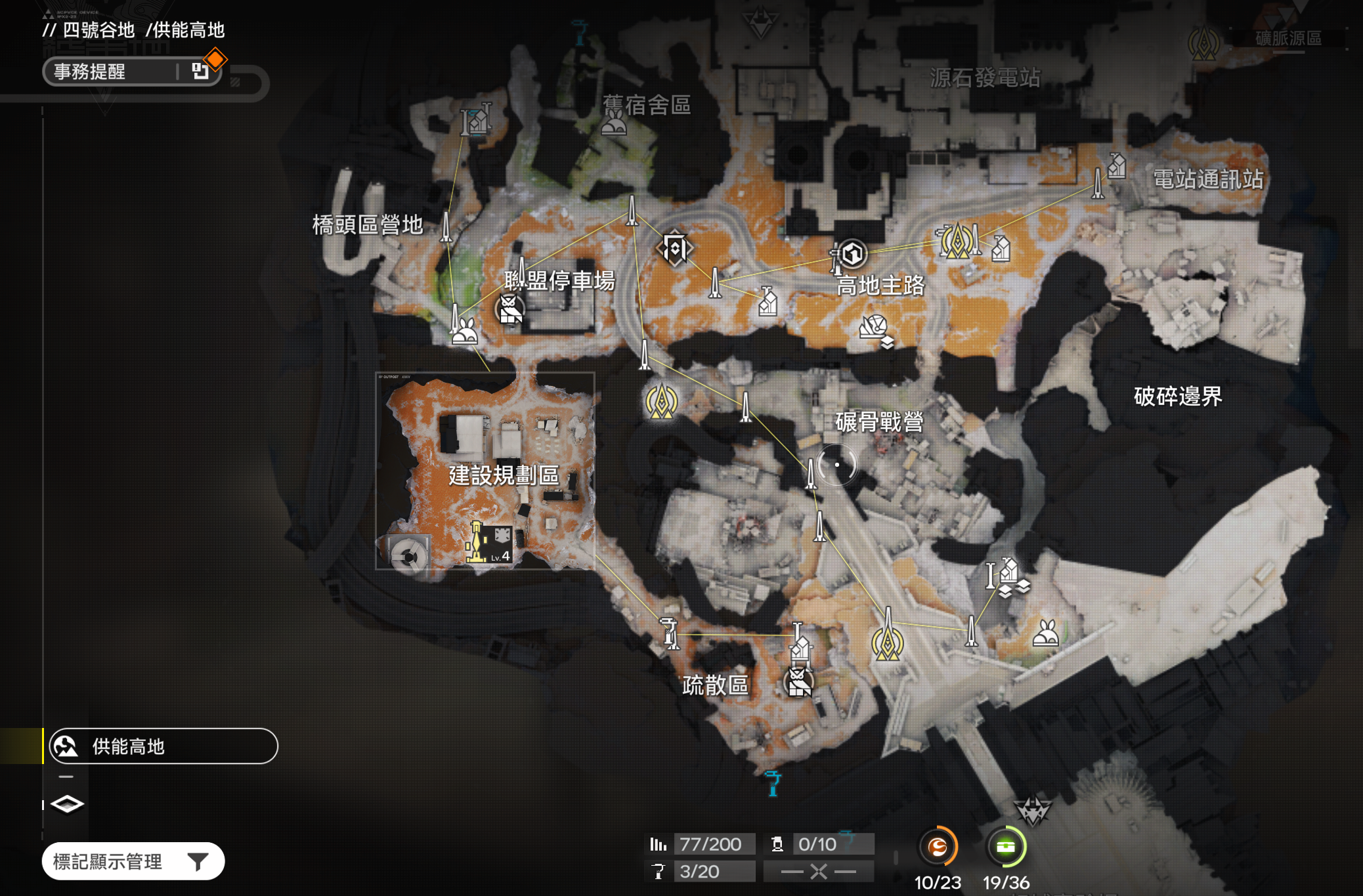Choose the yellow teleport marker east of 疏散區
The width and height of the screenshot is (1363, 896).
[888, 642]
